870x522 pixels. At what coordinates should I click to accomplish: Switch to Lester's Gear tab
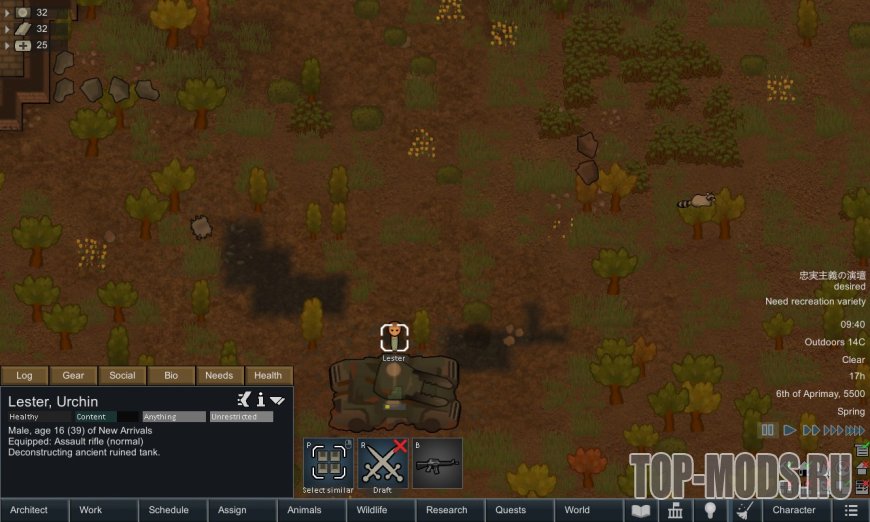pyautogui.click(x=73, y=376)
